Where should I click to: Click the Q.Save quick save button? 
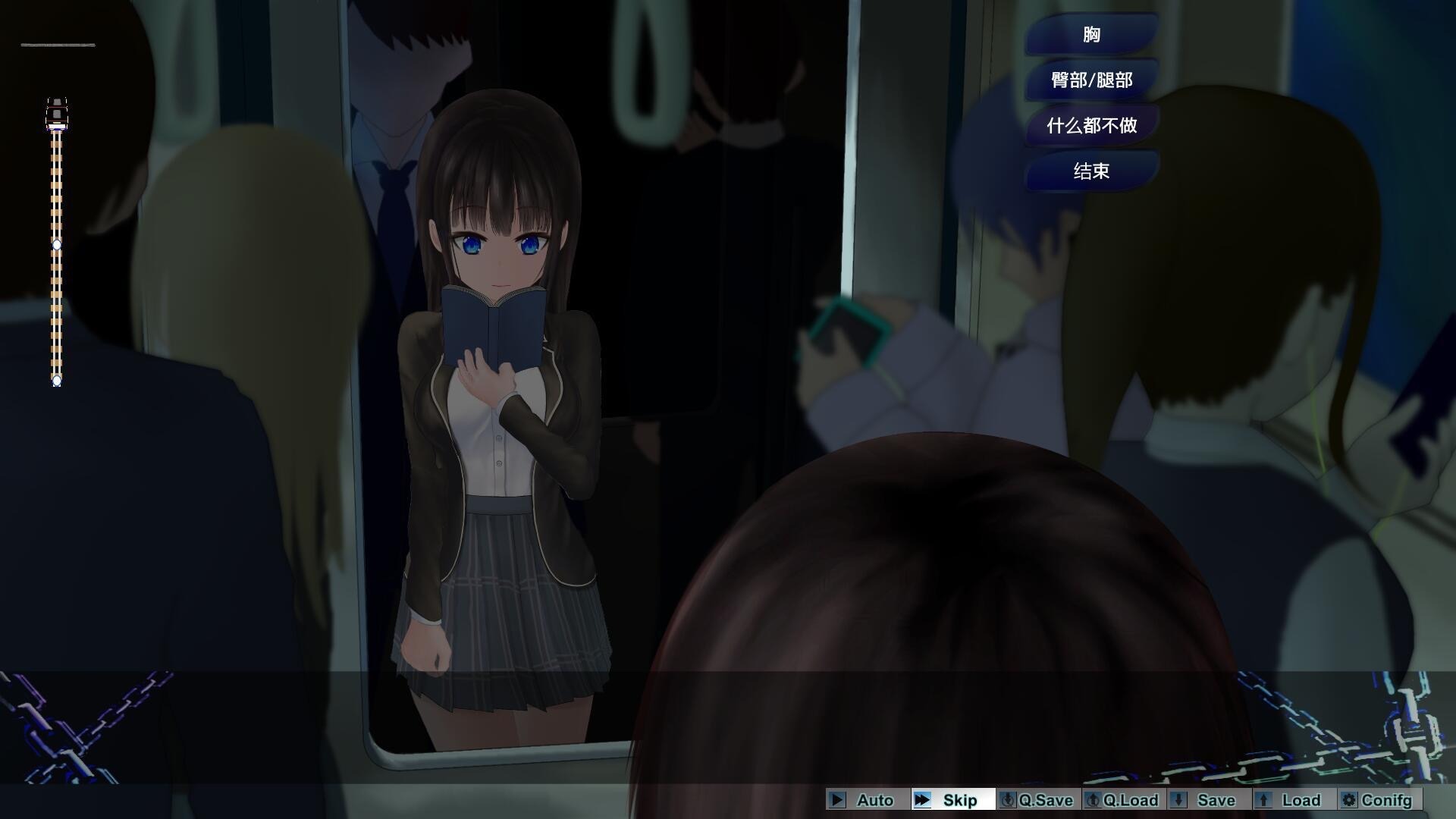1037,800
